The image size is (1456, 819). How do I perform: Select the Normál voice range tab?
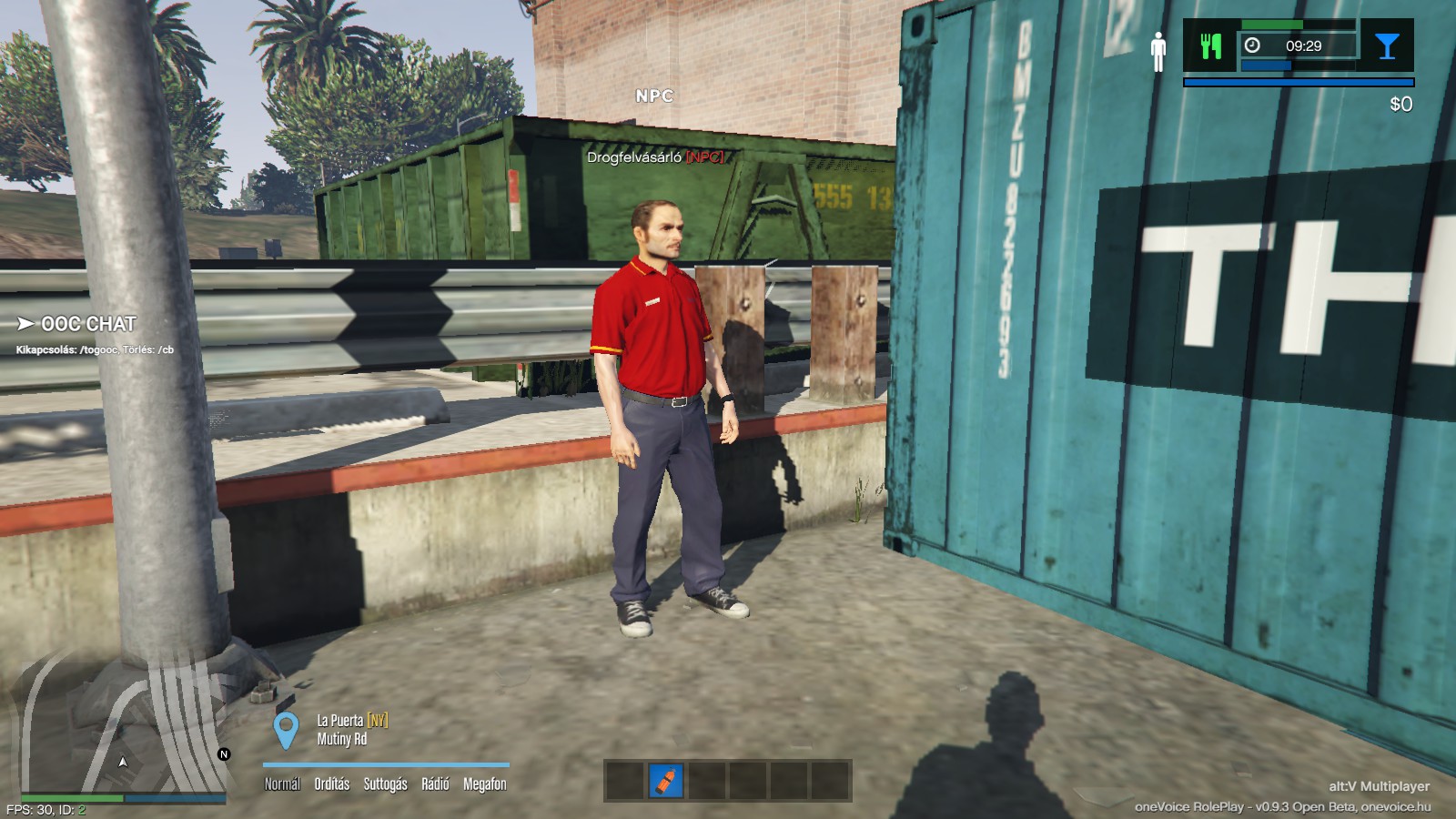282,784
